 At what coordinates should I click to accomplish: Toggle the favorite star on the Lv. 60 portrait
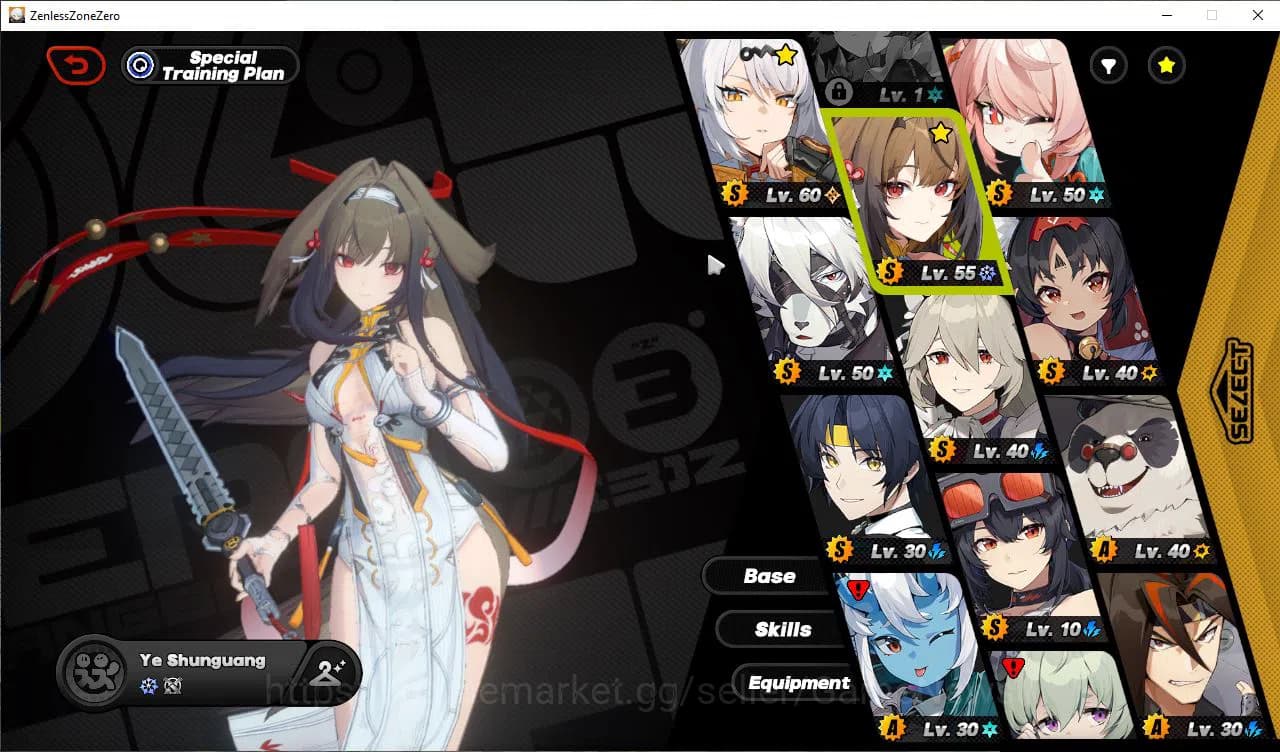(786, 56)
